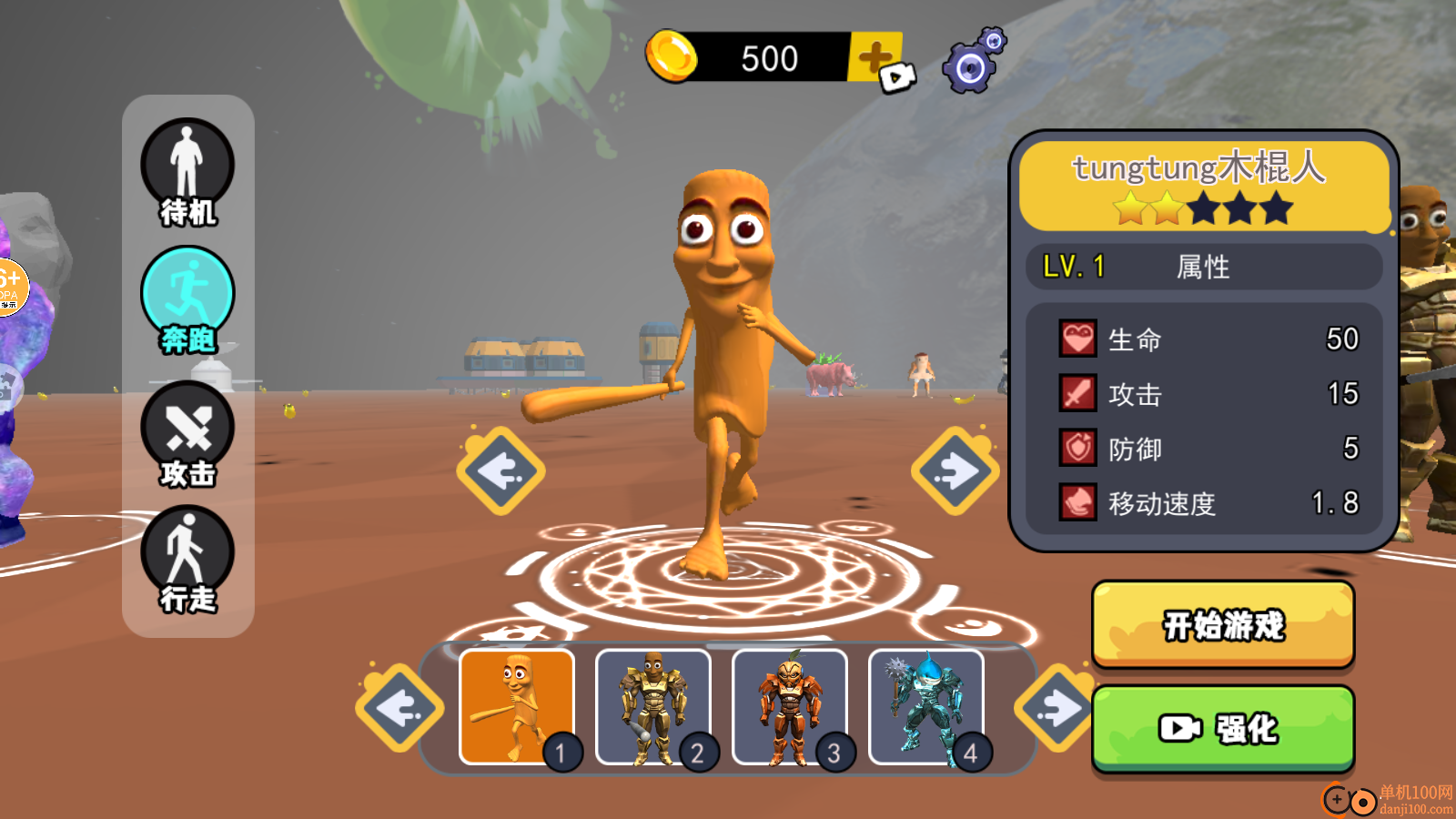Screen dimensions: 1456x819
Task: Switch to next character with right arrow beside model
Action: [955, 471]
